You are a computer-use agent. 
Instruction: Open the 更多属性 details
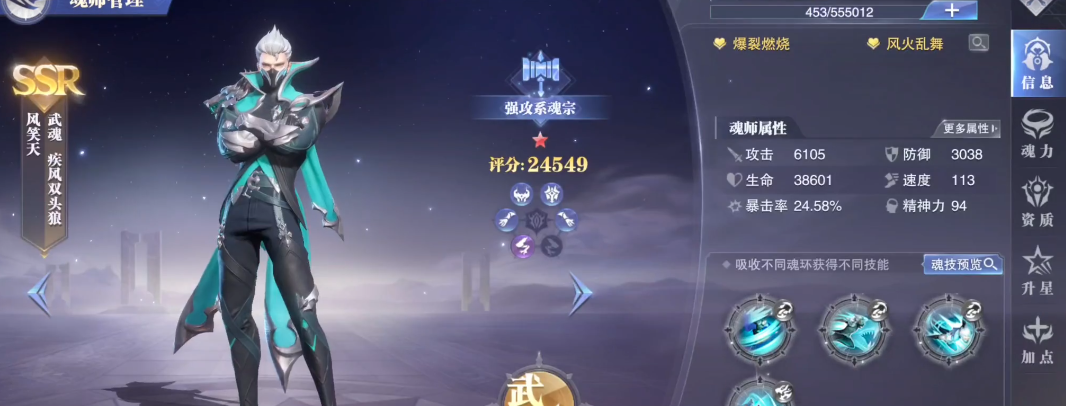(970, 128)
